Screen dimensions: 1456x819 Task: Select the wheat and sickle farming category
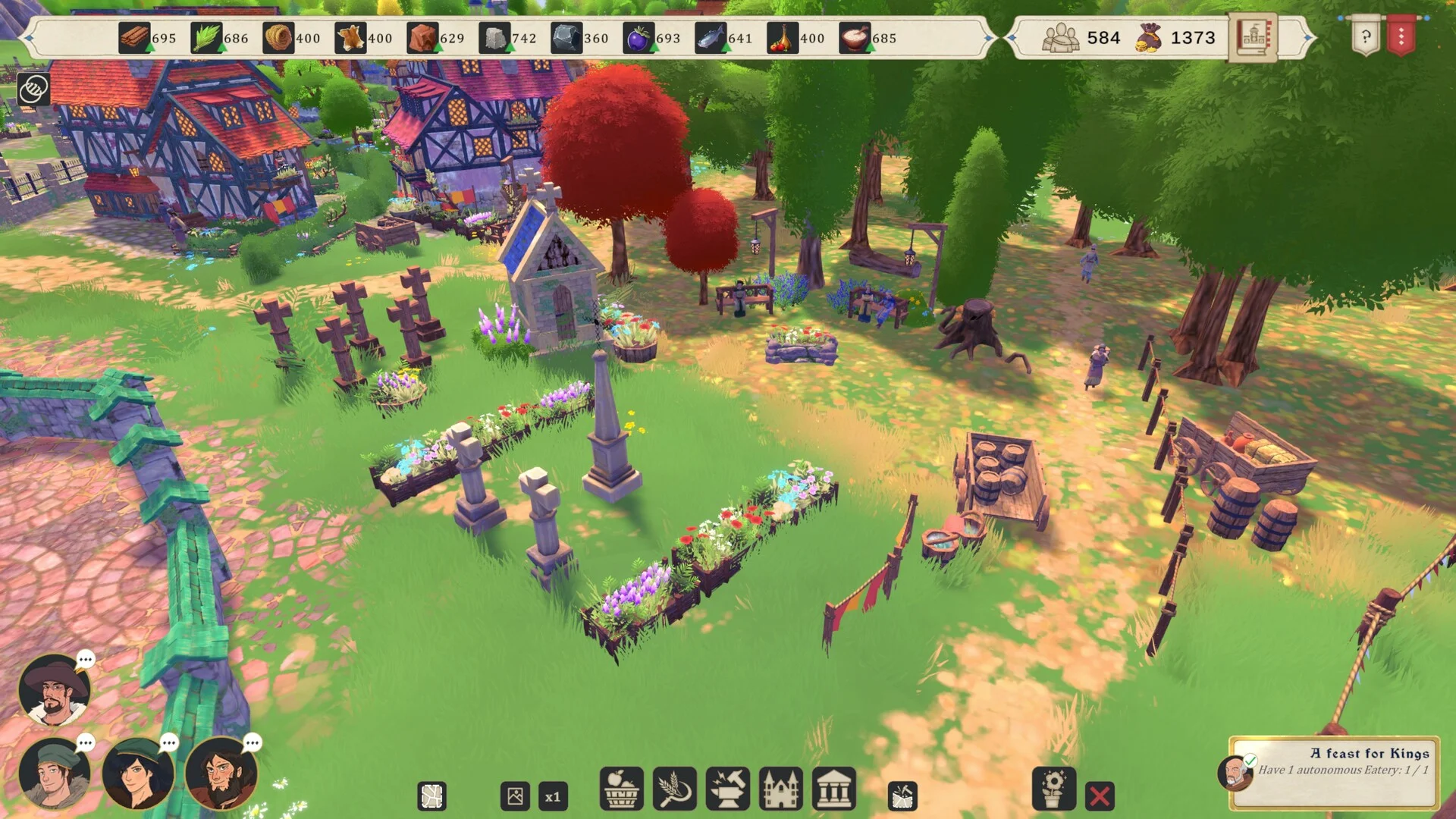point(674,789)
